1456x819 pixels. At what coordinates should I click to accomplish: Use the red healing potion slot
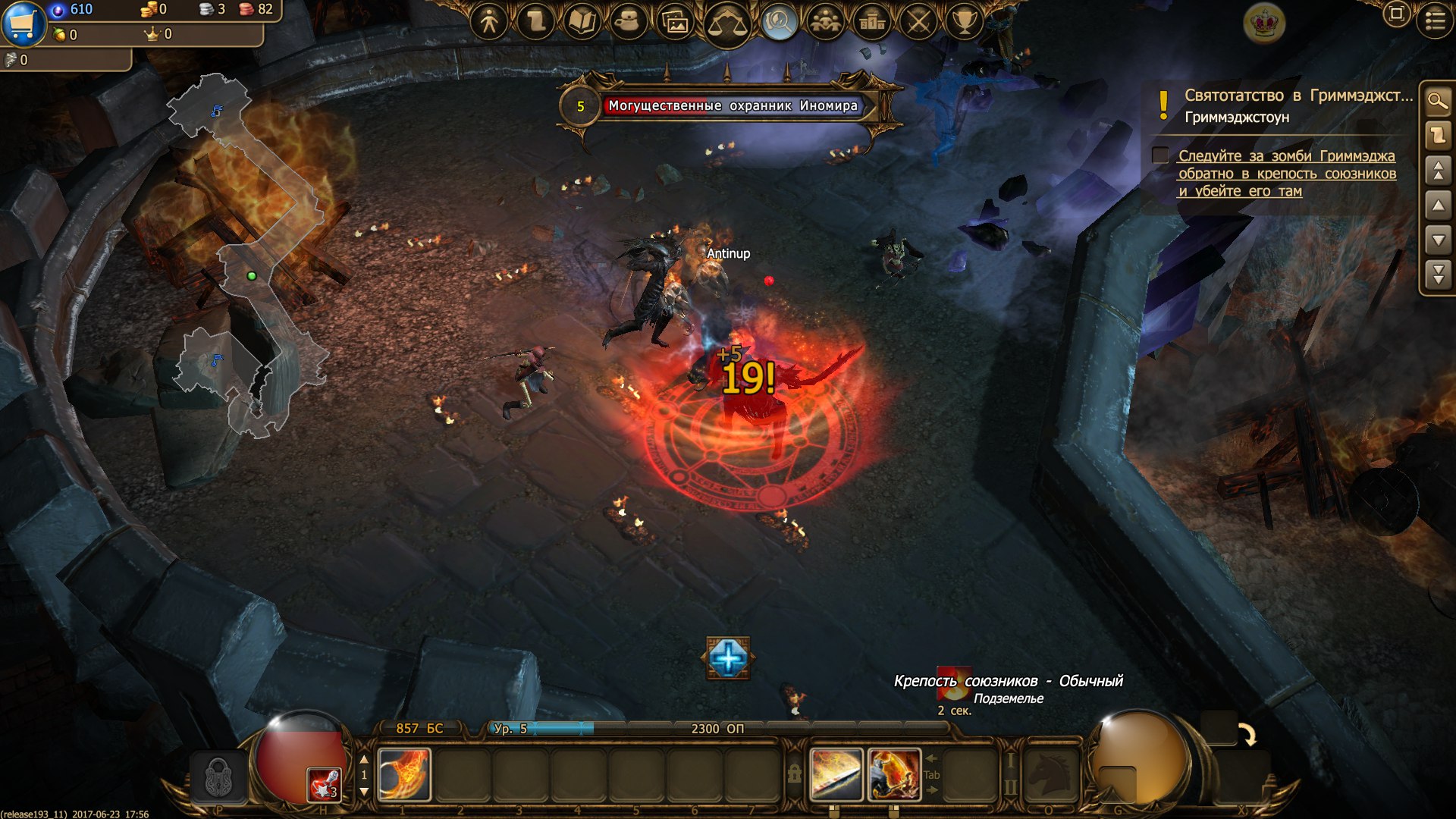[x=324, y=784]
